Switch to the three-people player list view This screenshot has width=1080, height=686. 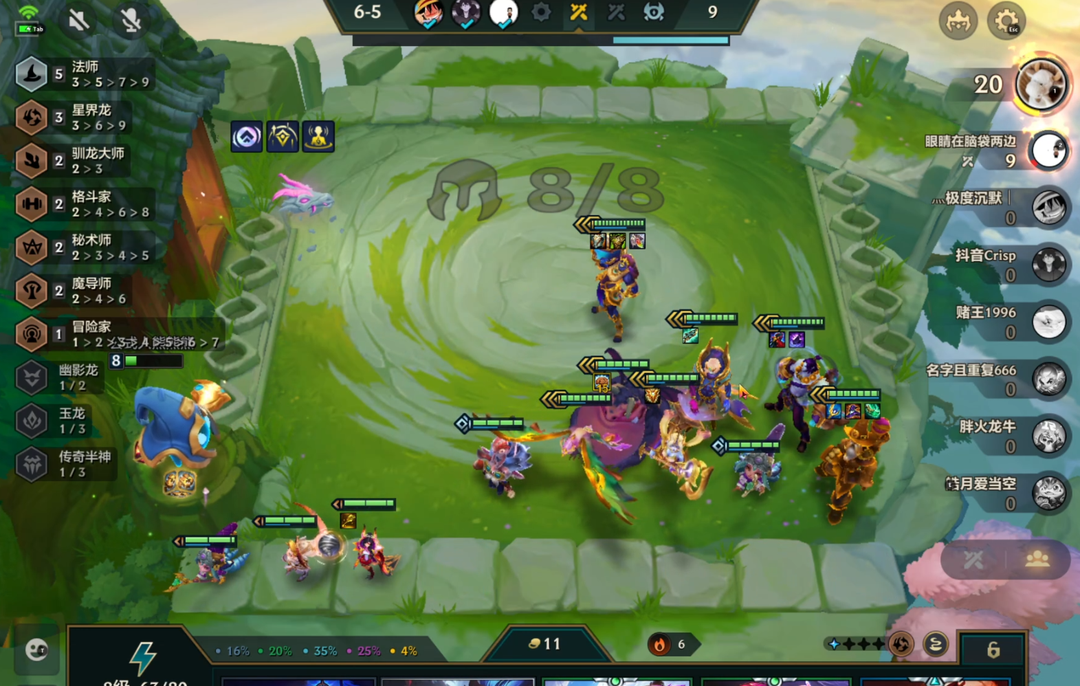[x=1037, y=560]
